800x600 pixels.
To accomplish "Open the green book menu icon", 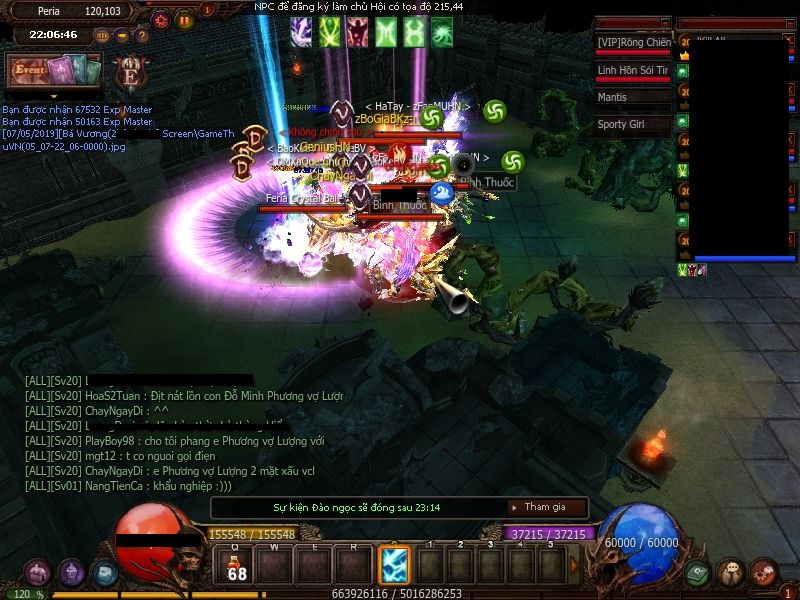I will point(697,573).
